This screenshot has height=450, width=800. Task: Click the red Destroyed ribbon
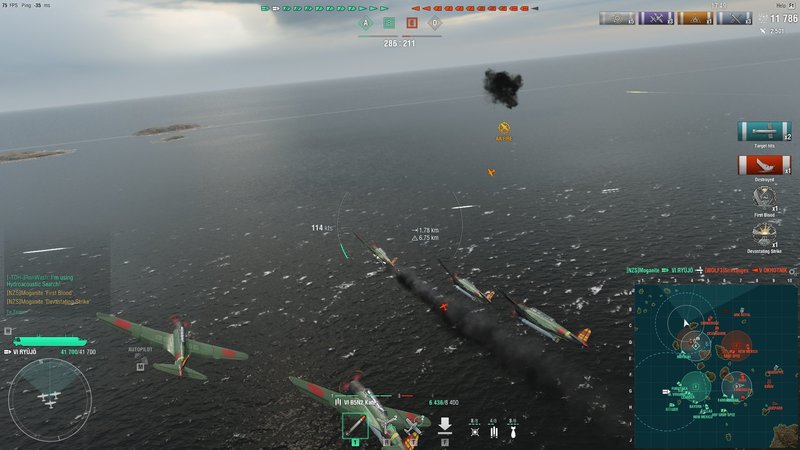762,165
